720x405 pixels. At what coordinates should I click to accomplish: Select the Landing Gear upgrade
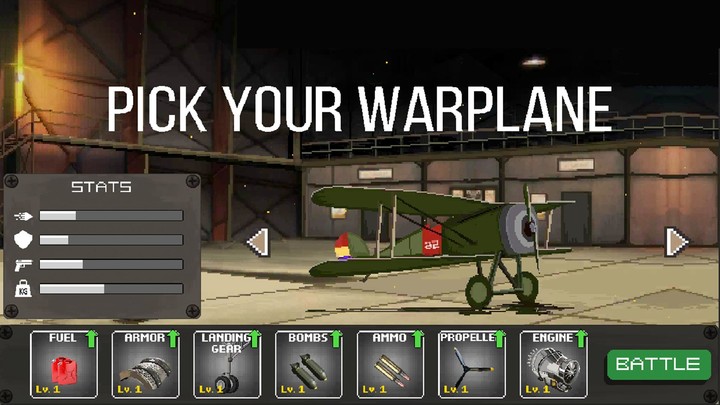(227, 365)
